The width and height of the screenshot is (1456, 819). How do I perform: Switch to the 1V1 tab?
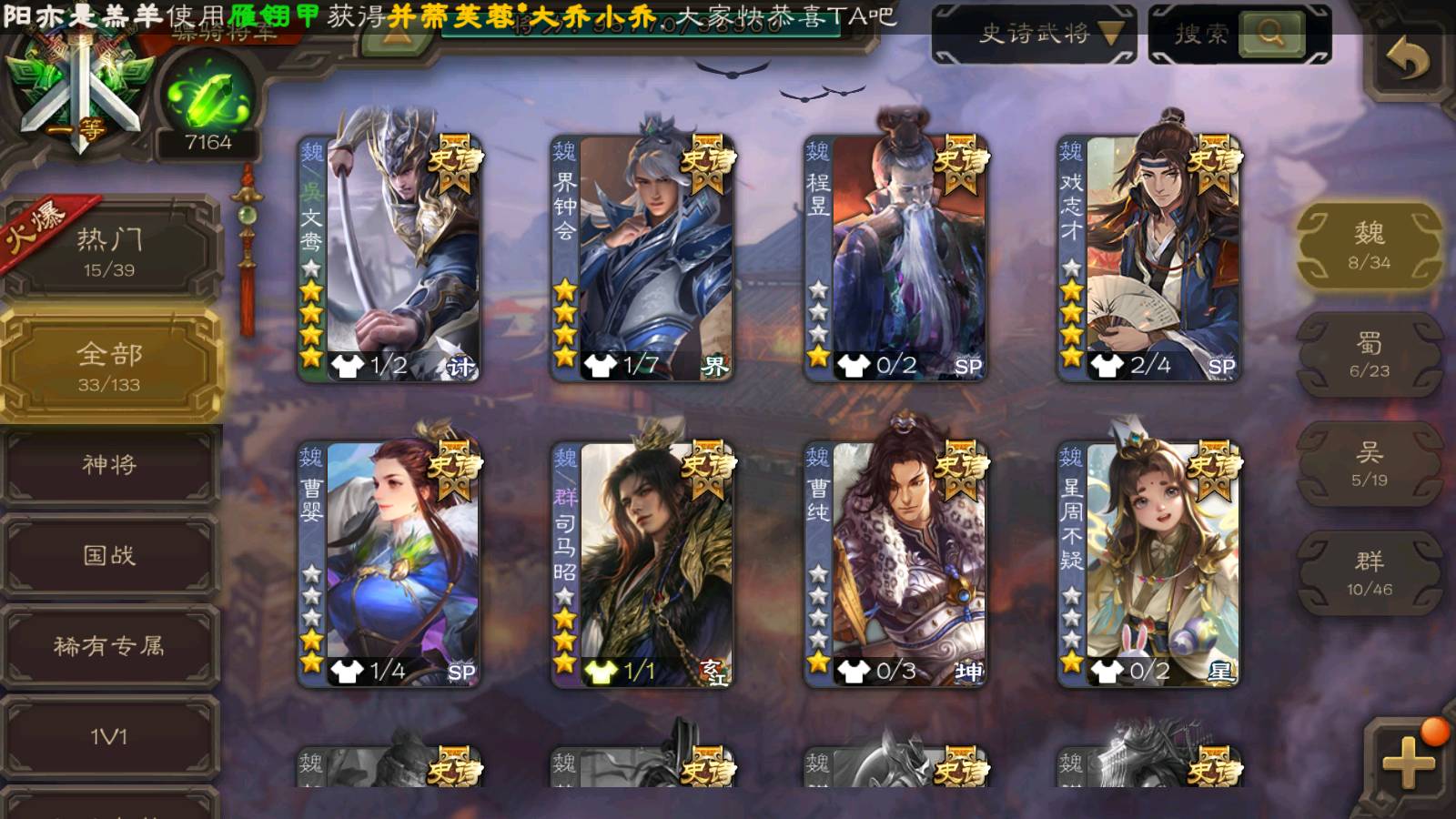tap(110, 736)
